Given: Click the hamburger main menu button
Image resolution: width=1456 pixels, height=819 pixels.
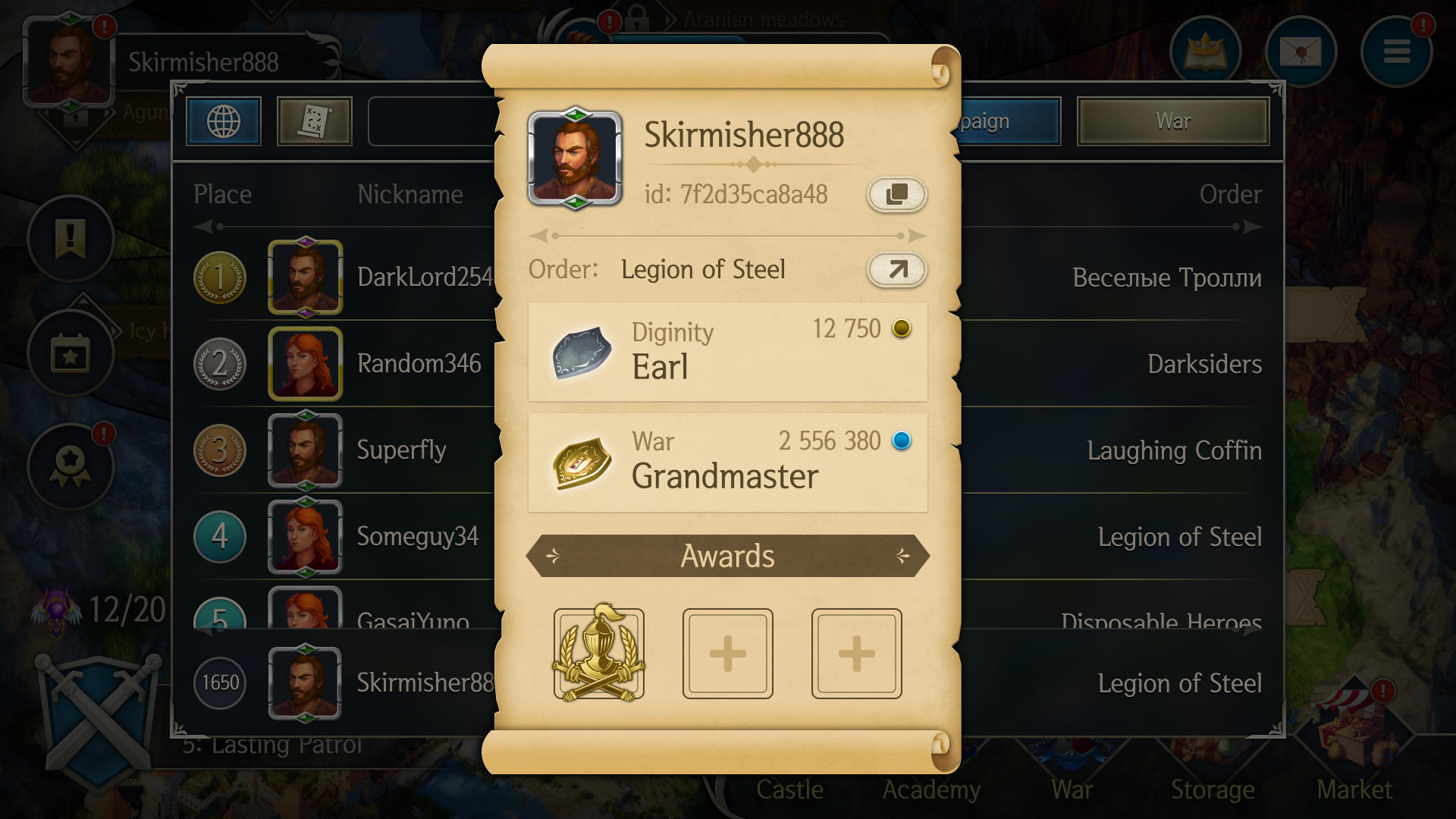Looking at the screenshot, I should [x=1396, y=52].
